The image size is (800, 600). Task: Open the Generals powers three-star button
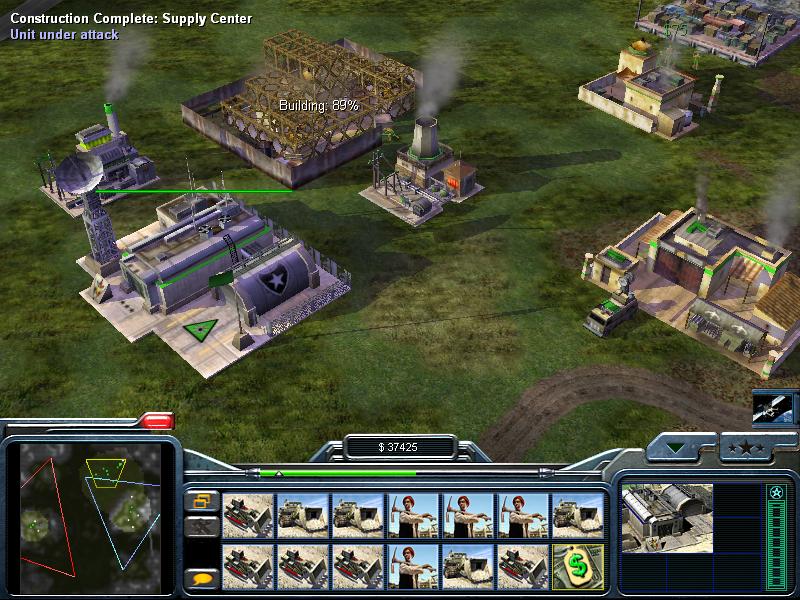pyautogui.click(x=744, y=448)
